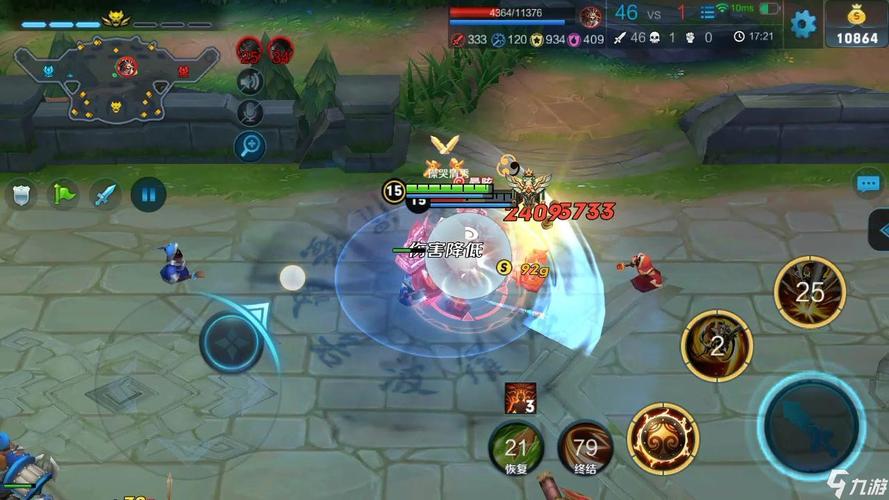Image resolution: width=889 pixels, height=500 pixels.
Task: Open the shop via the gold pouch
Action: (857, 23)
